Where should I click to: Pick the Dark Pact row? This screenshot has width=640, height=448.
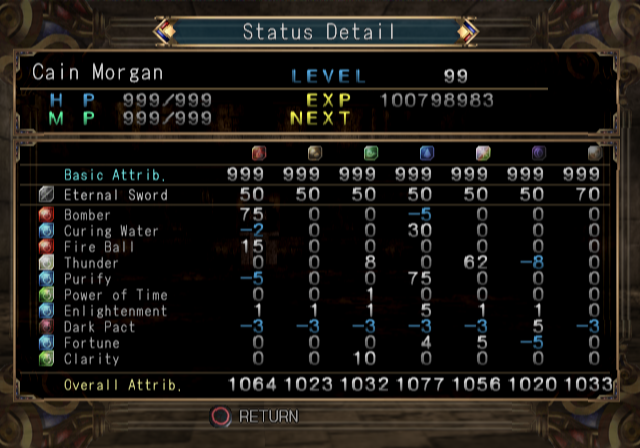tap(98, 327)
